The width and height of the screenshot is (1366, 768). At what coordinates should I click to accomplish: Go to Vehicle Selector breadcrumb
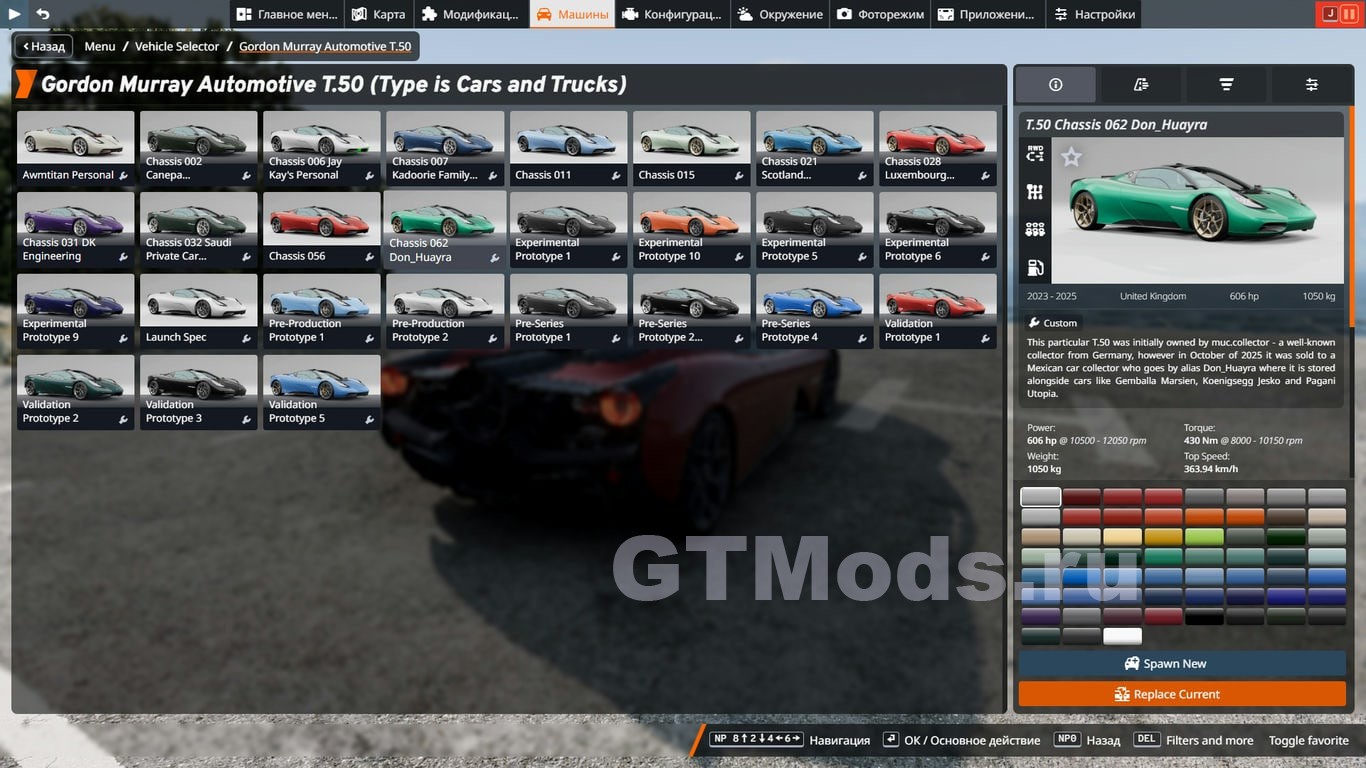pyautogui.click(x=177, y=46)
